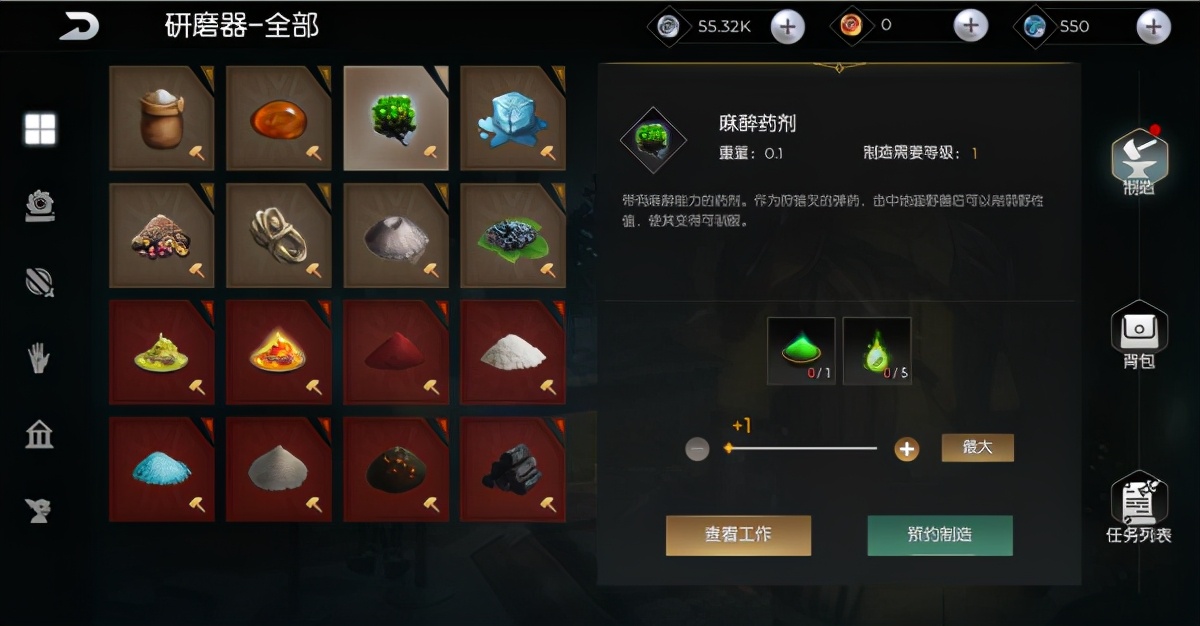Image resolution: width=1200 pixels, height=626 pixels.
Task: Click the green 预约制造 button
Action: pos(939,535)
